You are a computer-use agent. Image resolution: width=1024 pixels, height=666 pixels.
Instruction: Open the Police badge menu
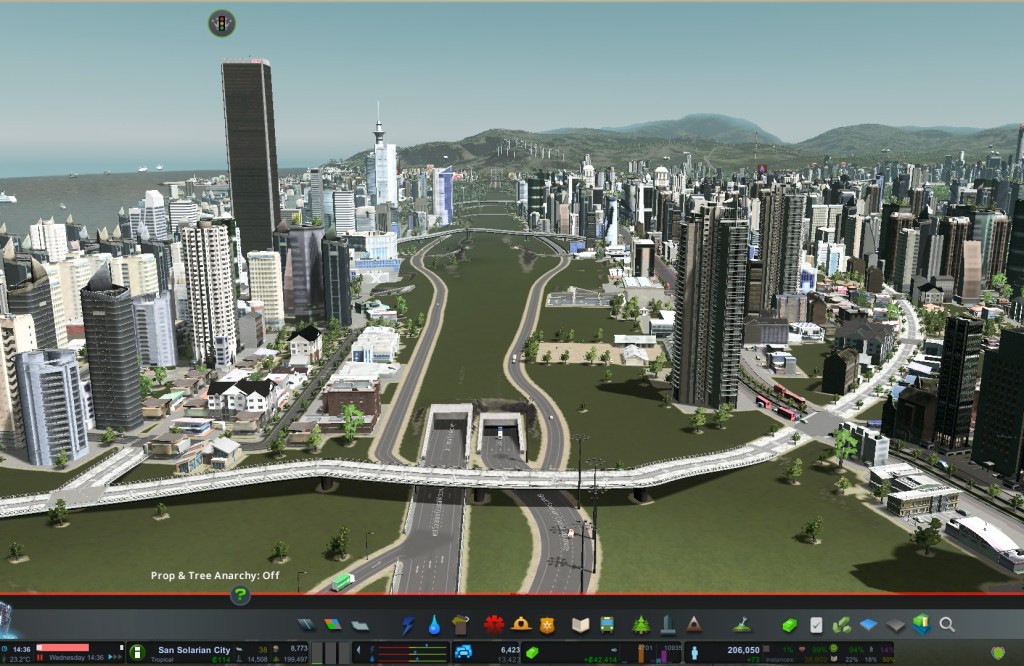547,625
